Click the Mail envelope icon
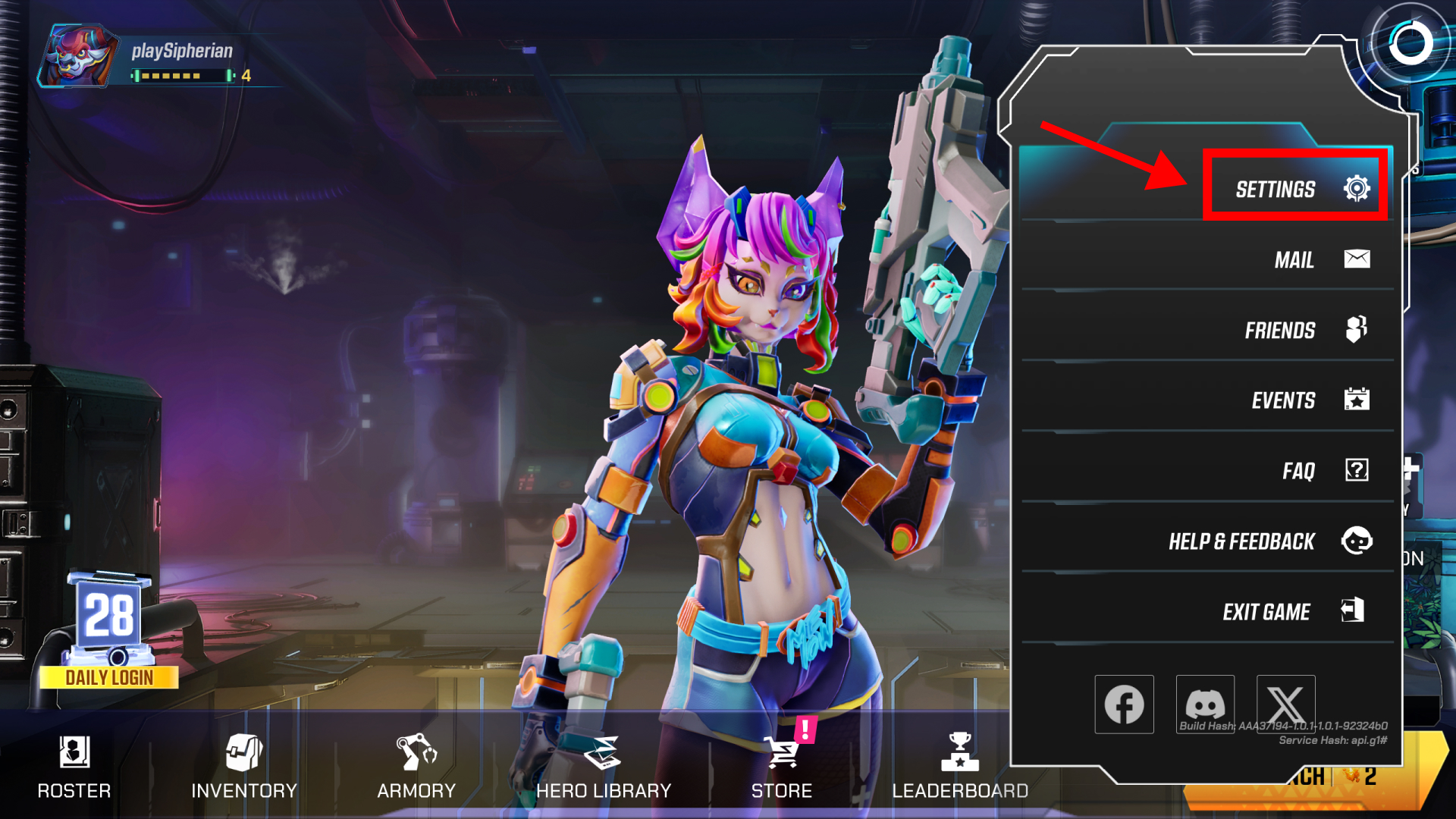Screen dimensions: 1456x819 tap(1357, 259)
